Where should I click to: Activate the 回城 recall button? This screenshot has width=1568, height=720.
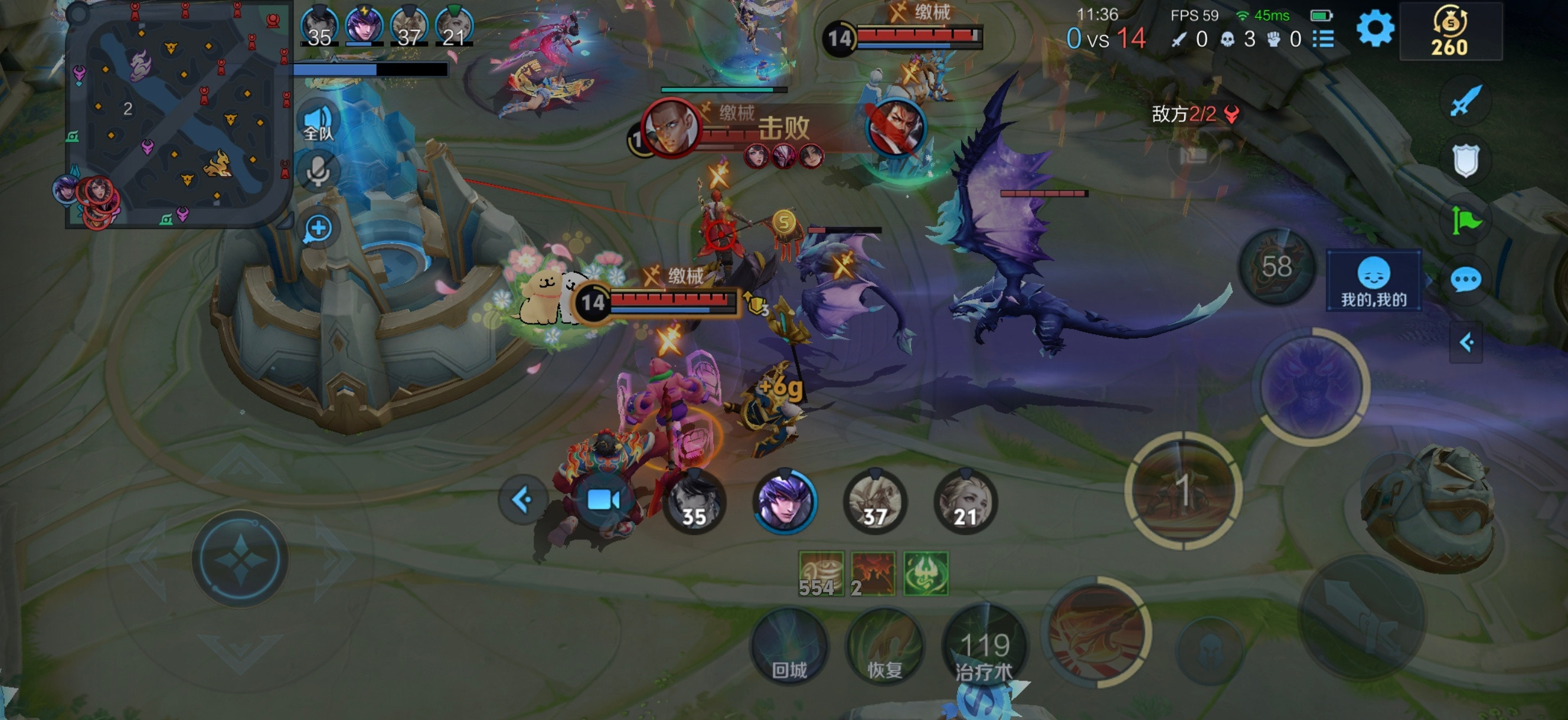[789, 646]
